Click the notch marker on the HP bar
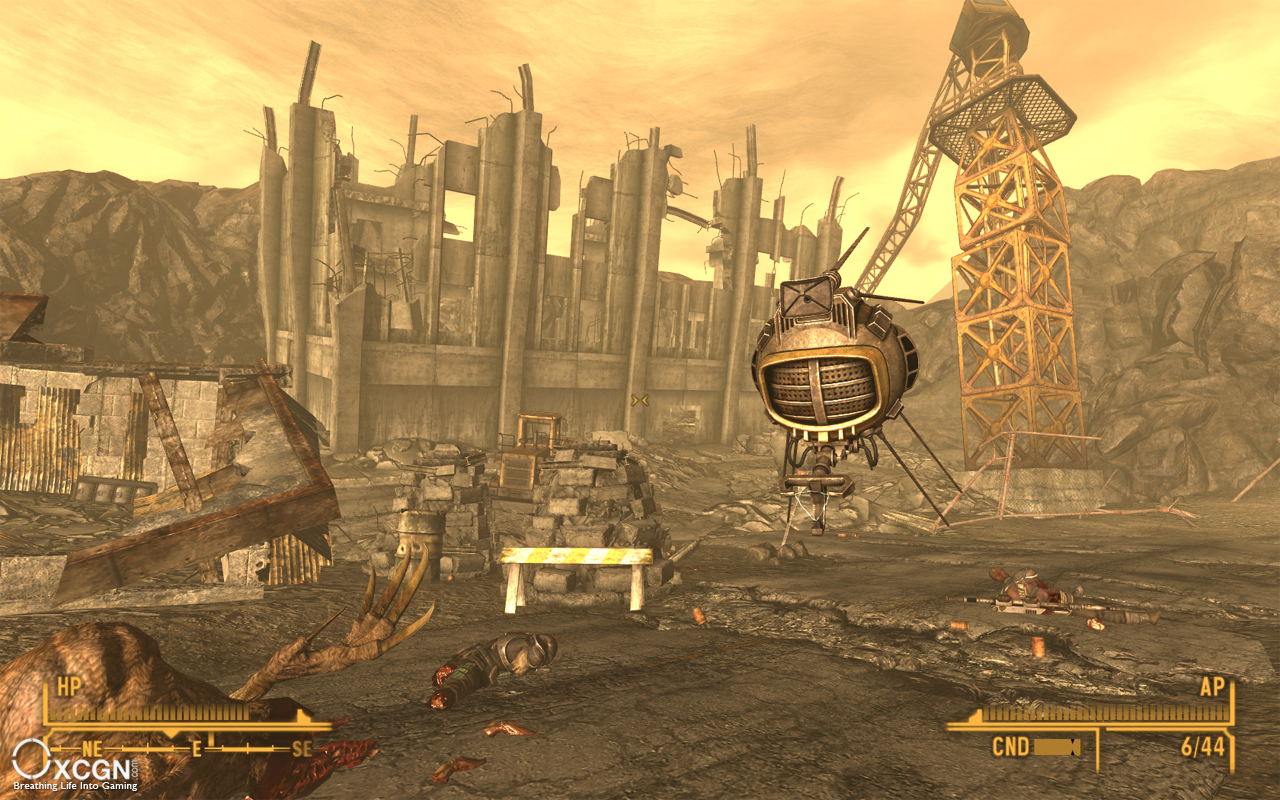Viewport: 1280px width, 800px height. tap(300, 715)
